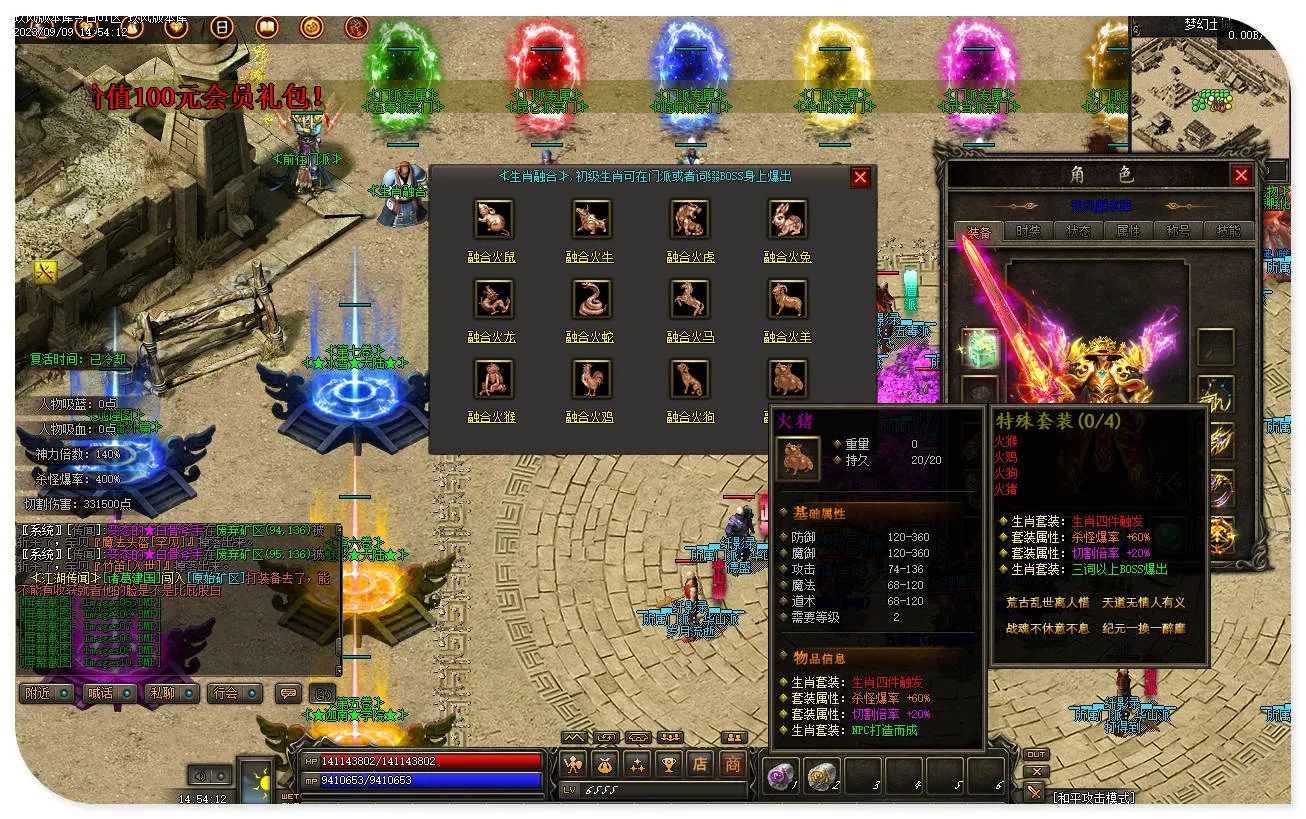Select 融合火马 horse fusion
The height and width of the screenshot is (819, 1306).
pos(689,299)
